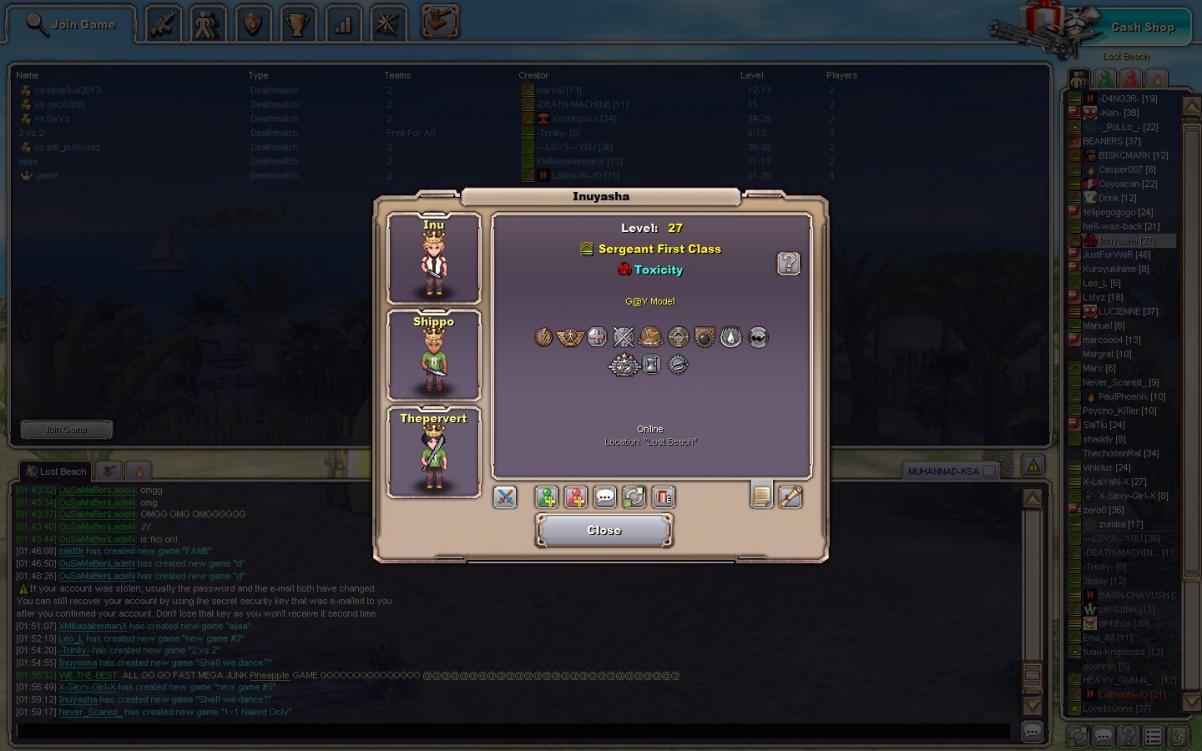Select the Shippo character portrait
Viewport: 1202px width, 751px height.
click(x=433, y=354)
